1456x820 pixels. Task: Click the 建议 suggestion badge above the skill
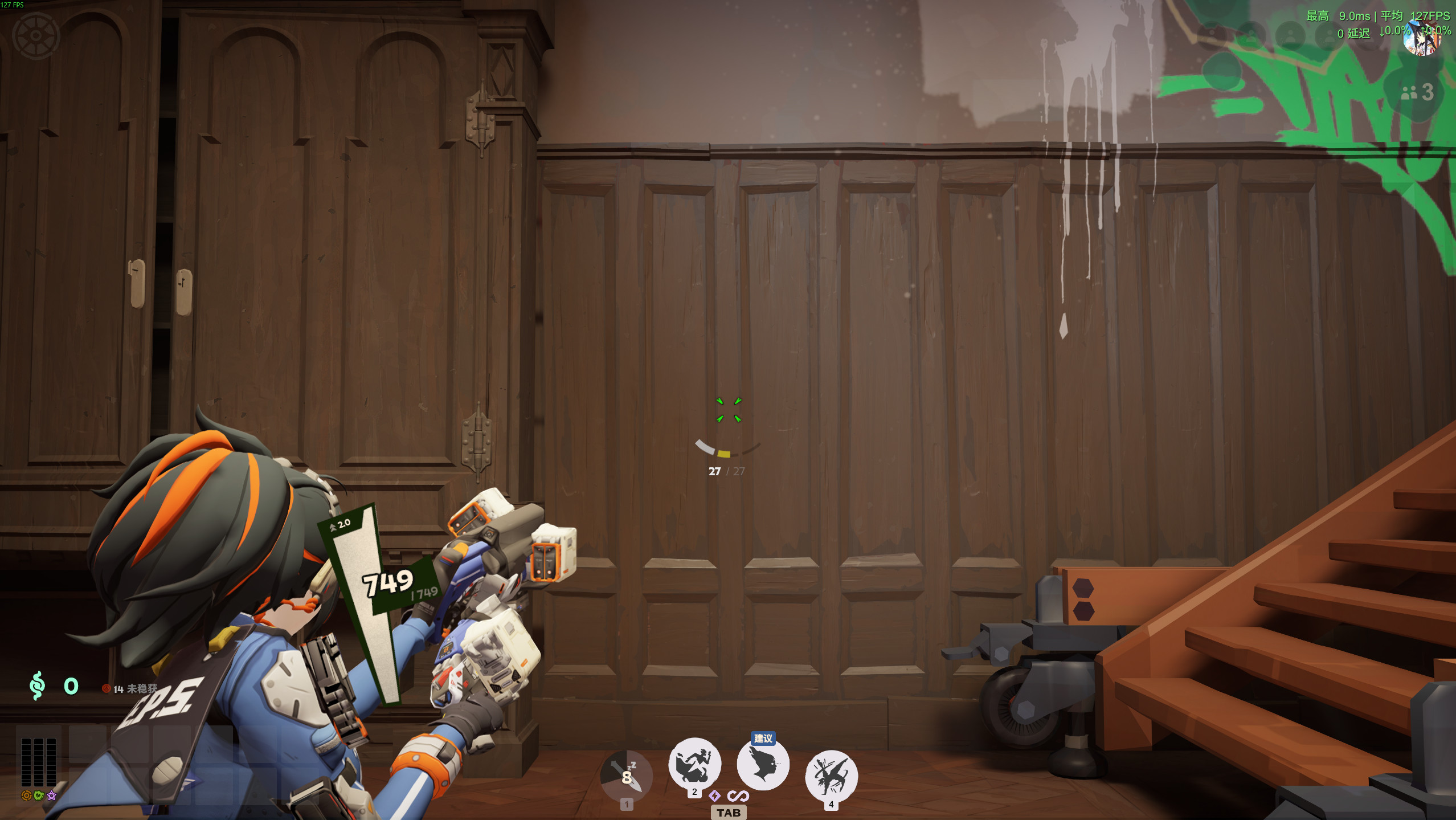click(762, 739)
